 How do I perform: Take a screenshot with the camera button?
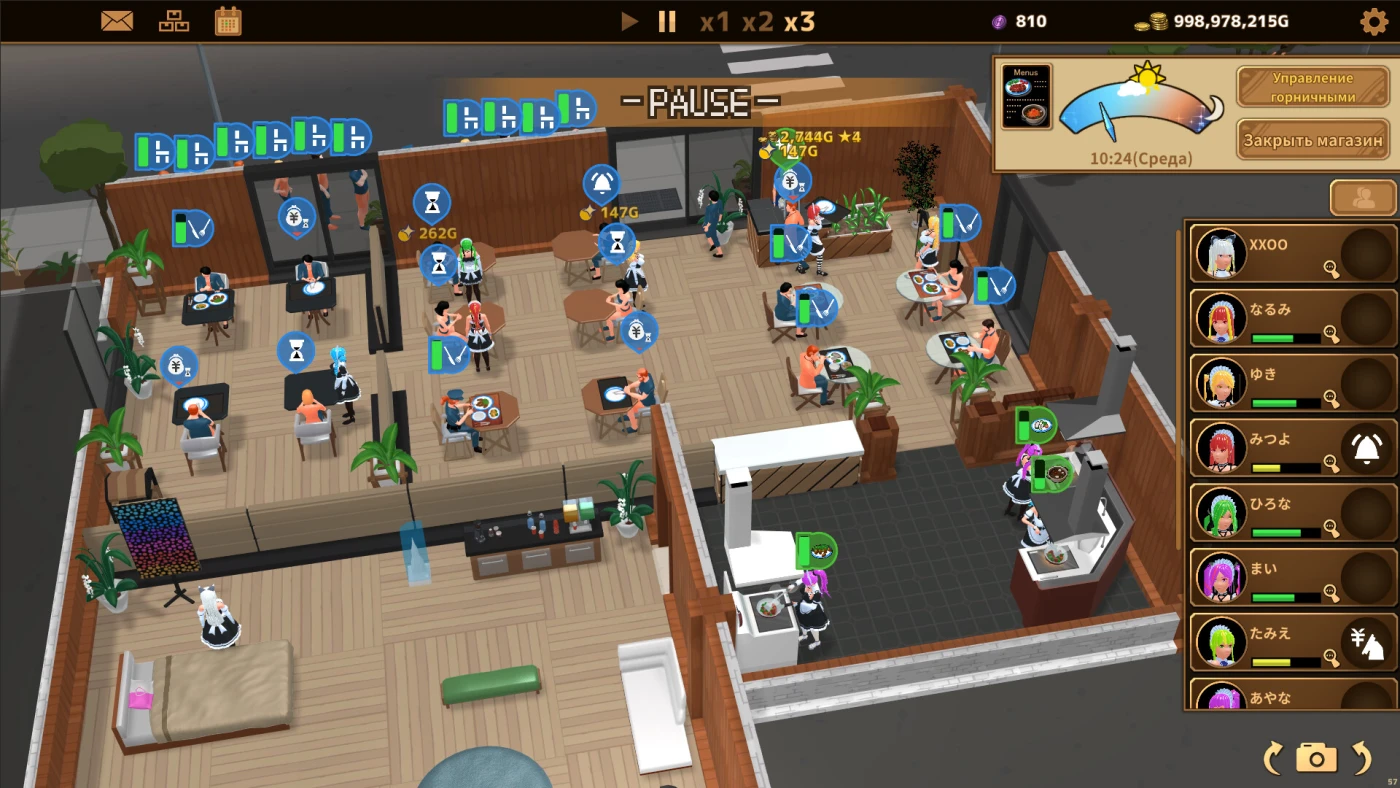1316,758
